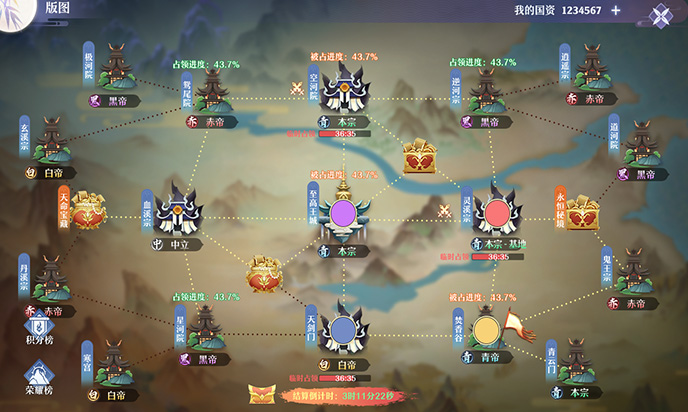This screenshot has width=688, height=412.
Task: Select the 青云门 territory node
Action: [x=577, y=363]
